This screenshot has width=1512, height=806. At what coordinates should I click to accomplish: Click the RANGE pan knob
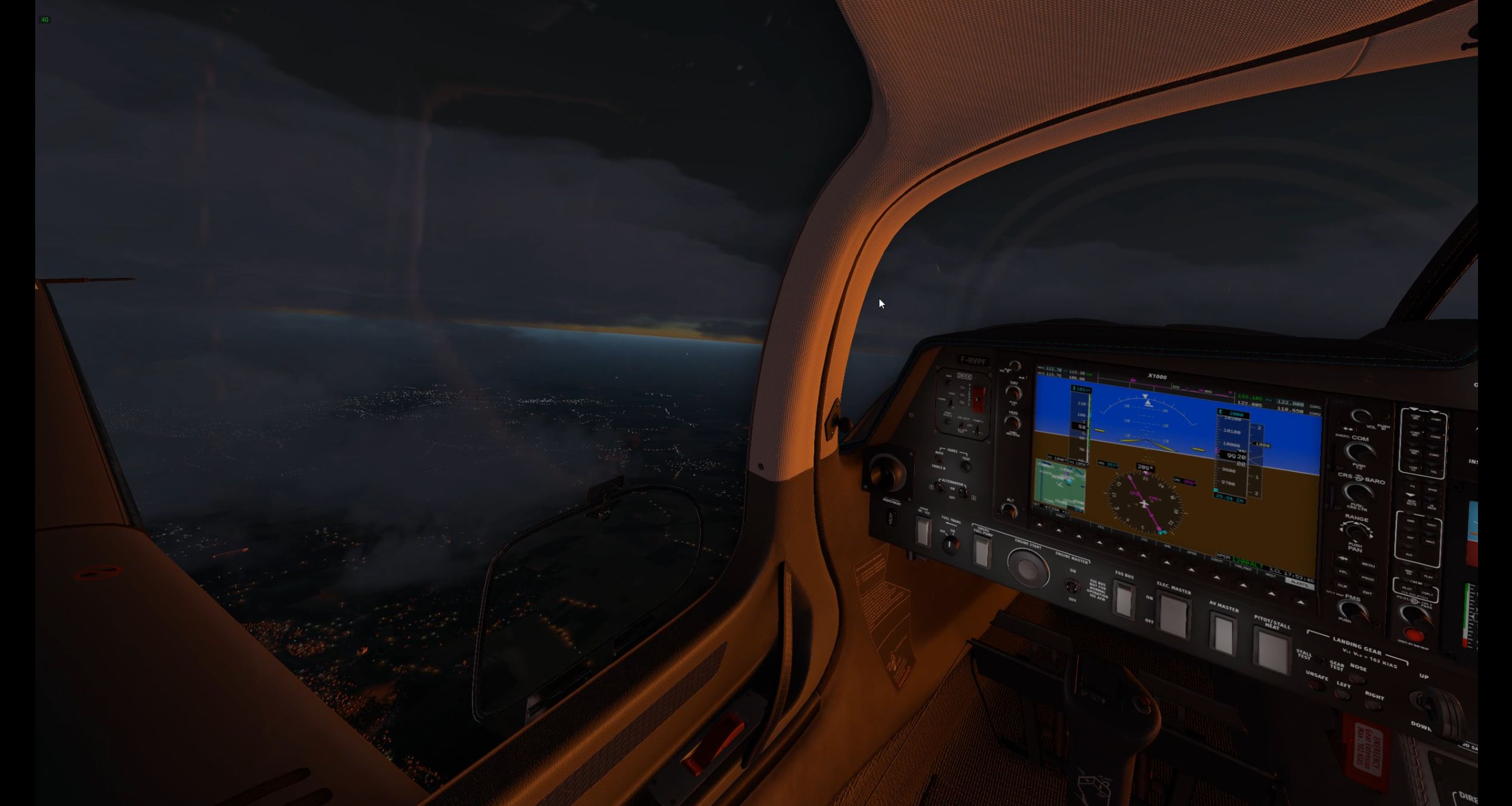pyautogui.click(x=1356, y=531)
